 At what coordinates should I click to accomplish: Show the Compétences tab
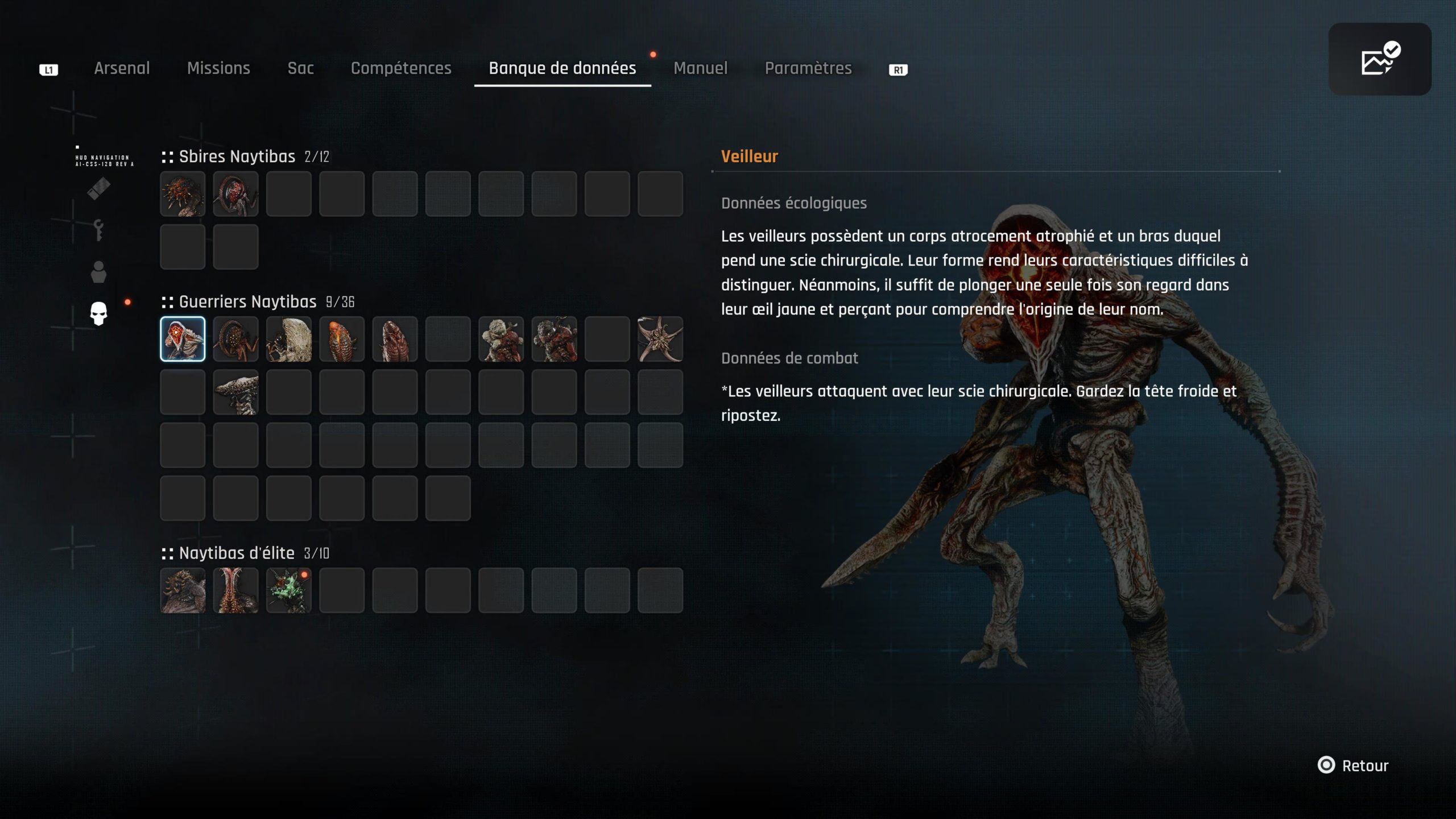[401, 68]
